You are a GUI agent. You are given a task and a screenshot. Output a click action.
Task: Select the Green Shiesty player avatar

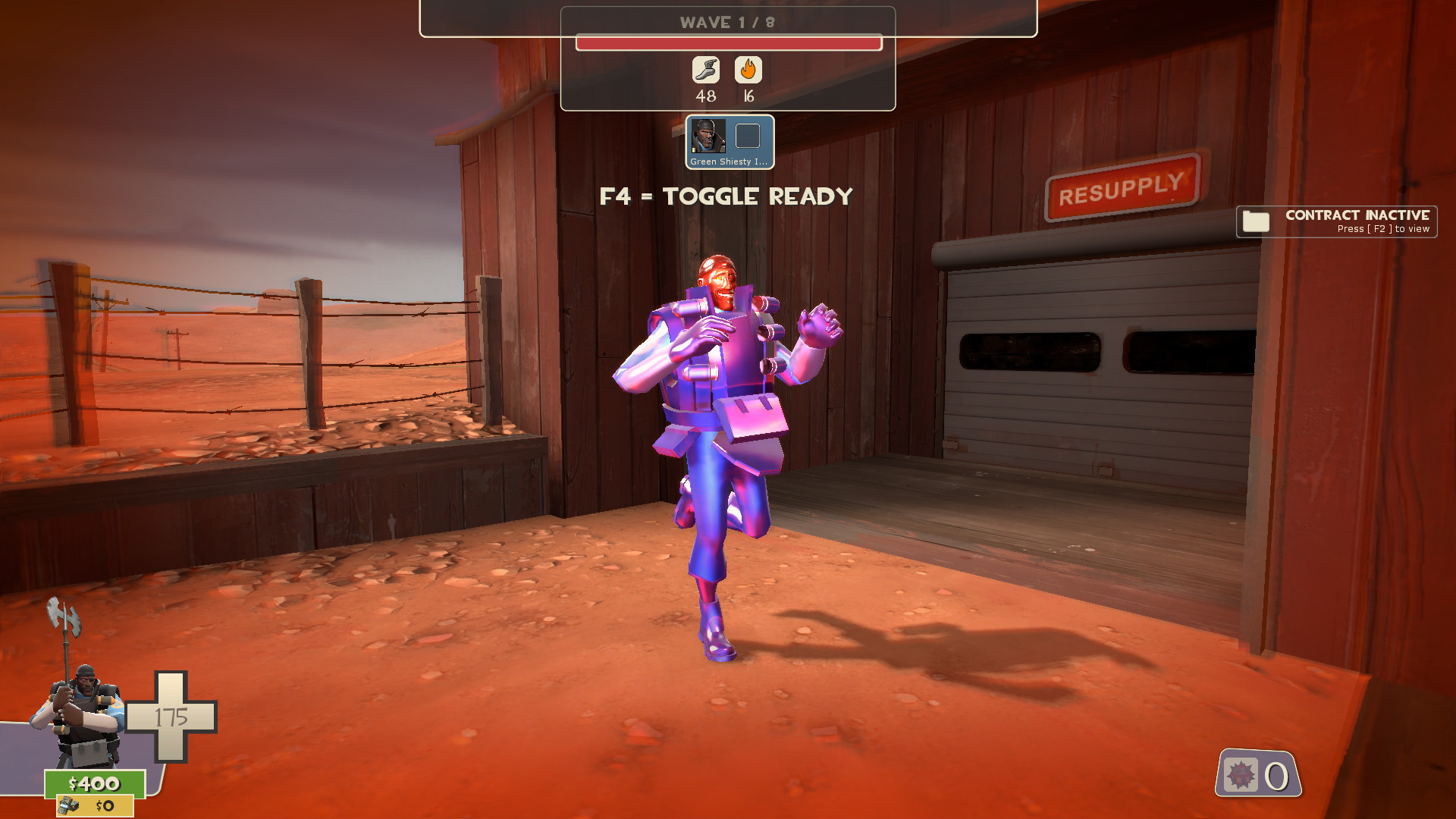pyautogui.click(x=709, y=136)
